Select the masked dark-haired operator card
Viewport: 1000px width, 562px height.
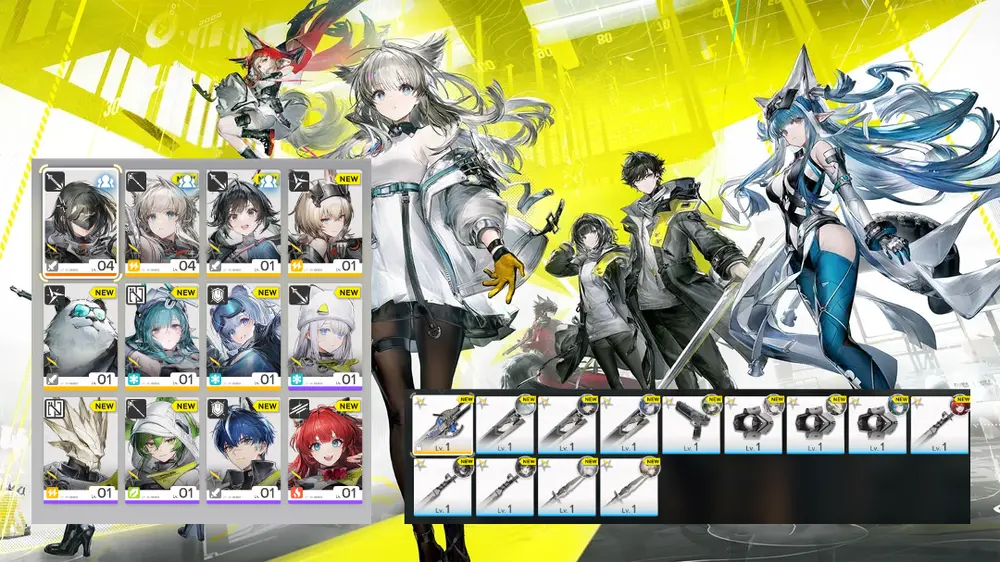[x=80, y=221]
